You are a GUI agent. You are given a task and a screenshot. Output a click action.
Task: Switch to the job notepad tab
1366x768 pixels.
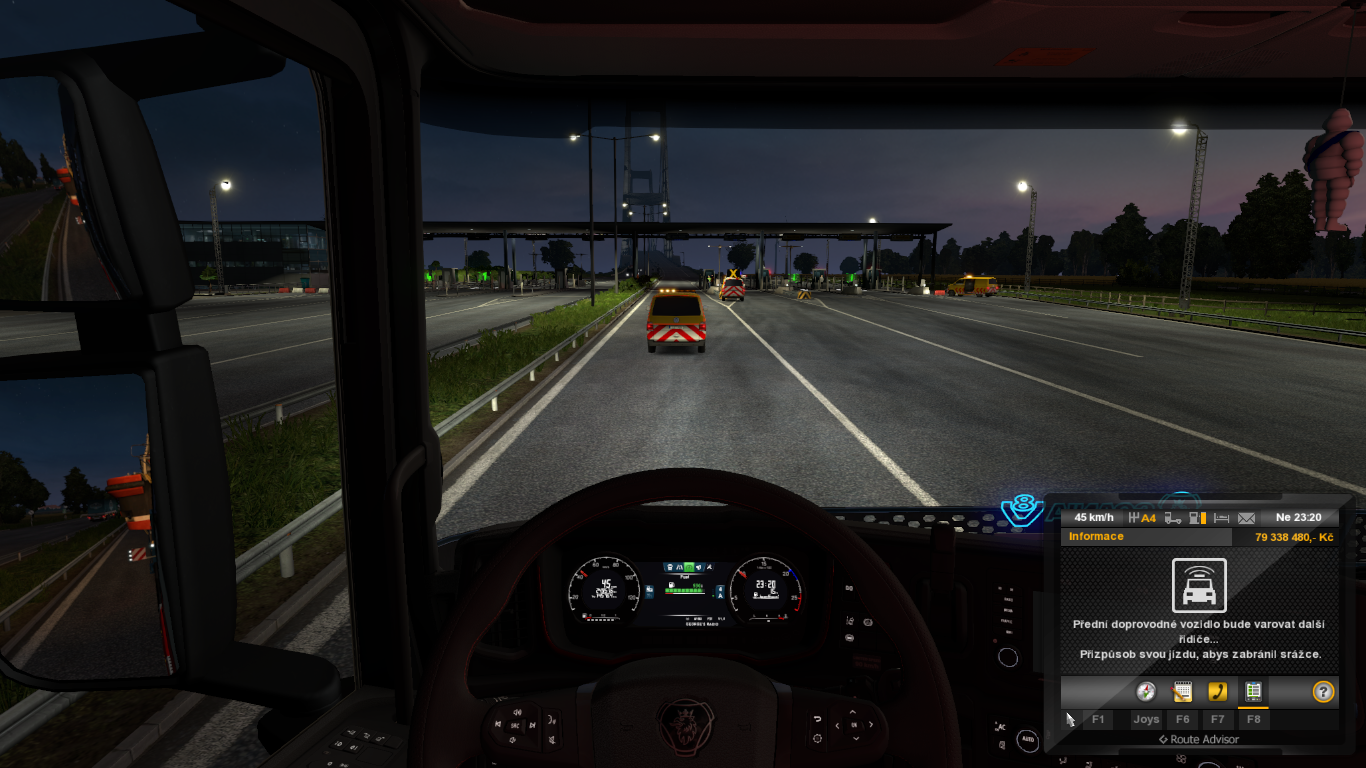1182,691
